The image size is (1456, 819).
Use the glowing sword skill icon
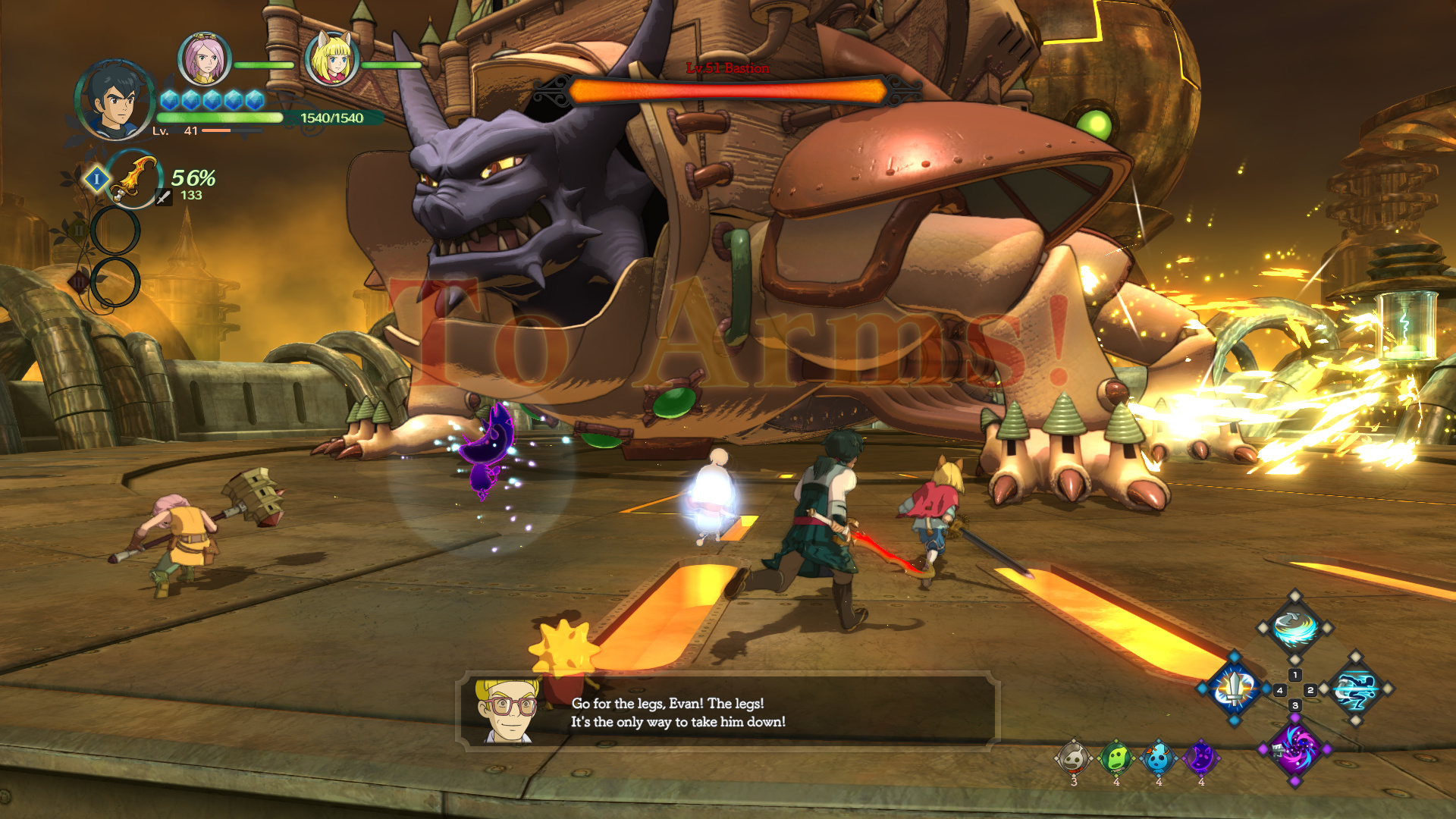[x=1234, y=689]
